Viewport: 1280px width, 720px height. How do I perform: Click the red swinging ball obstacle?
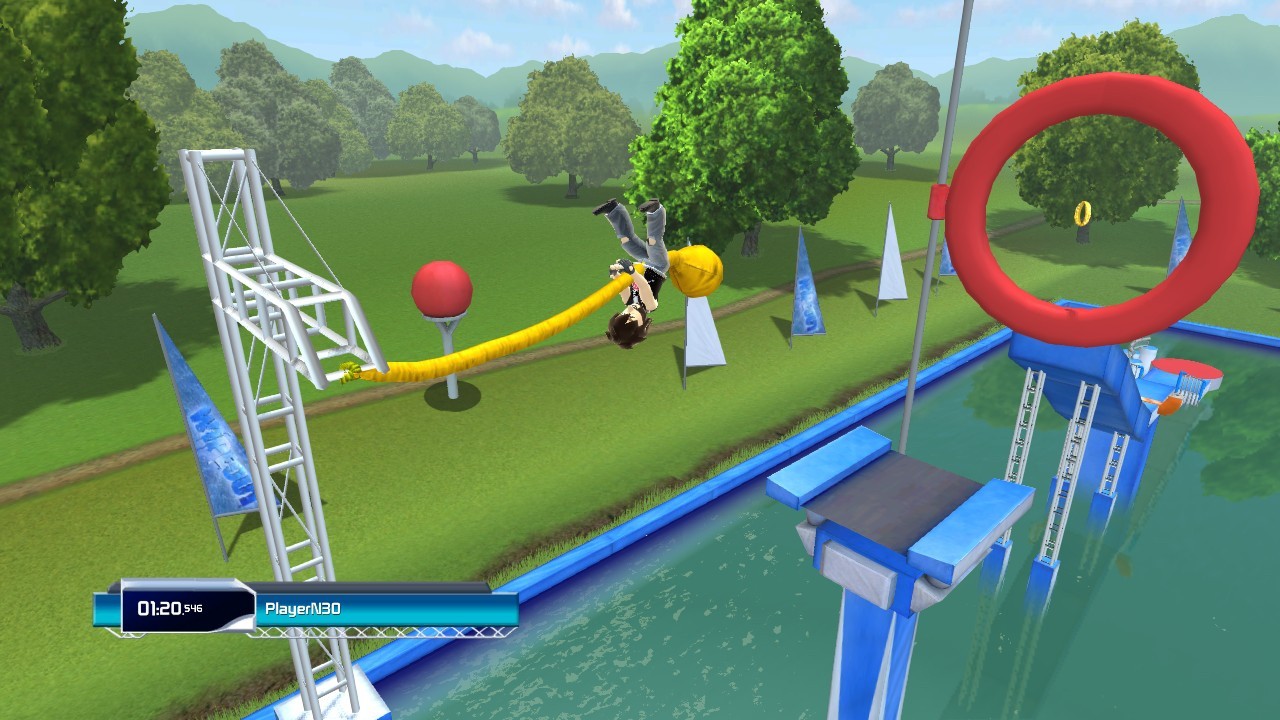[x=442, y=289]
